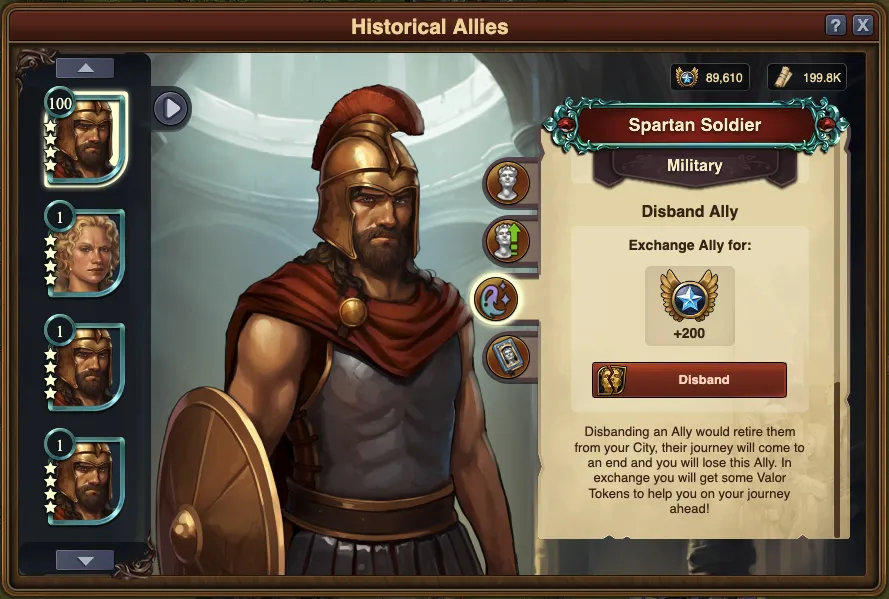
Task: Select the moon and star disband tab
Action: pos(497,299)
